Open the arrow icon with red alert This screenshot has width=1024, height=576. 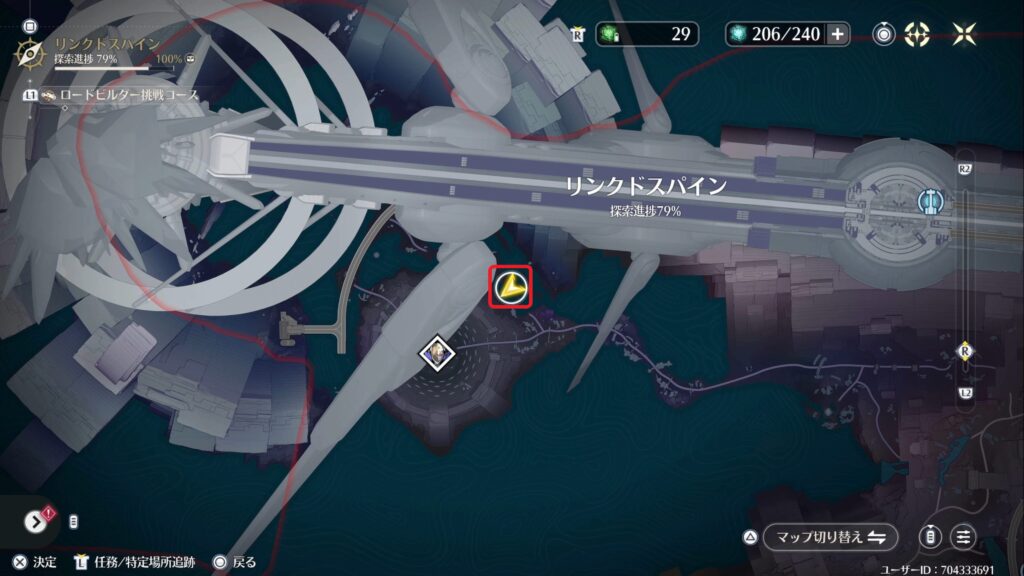click(x=36, y=521)
